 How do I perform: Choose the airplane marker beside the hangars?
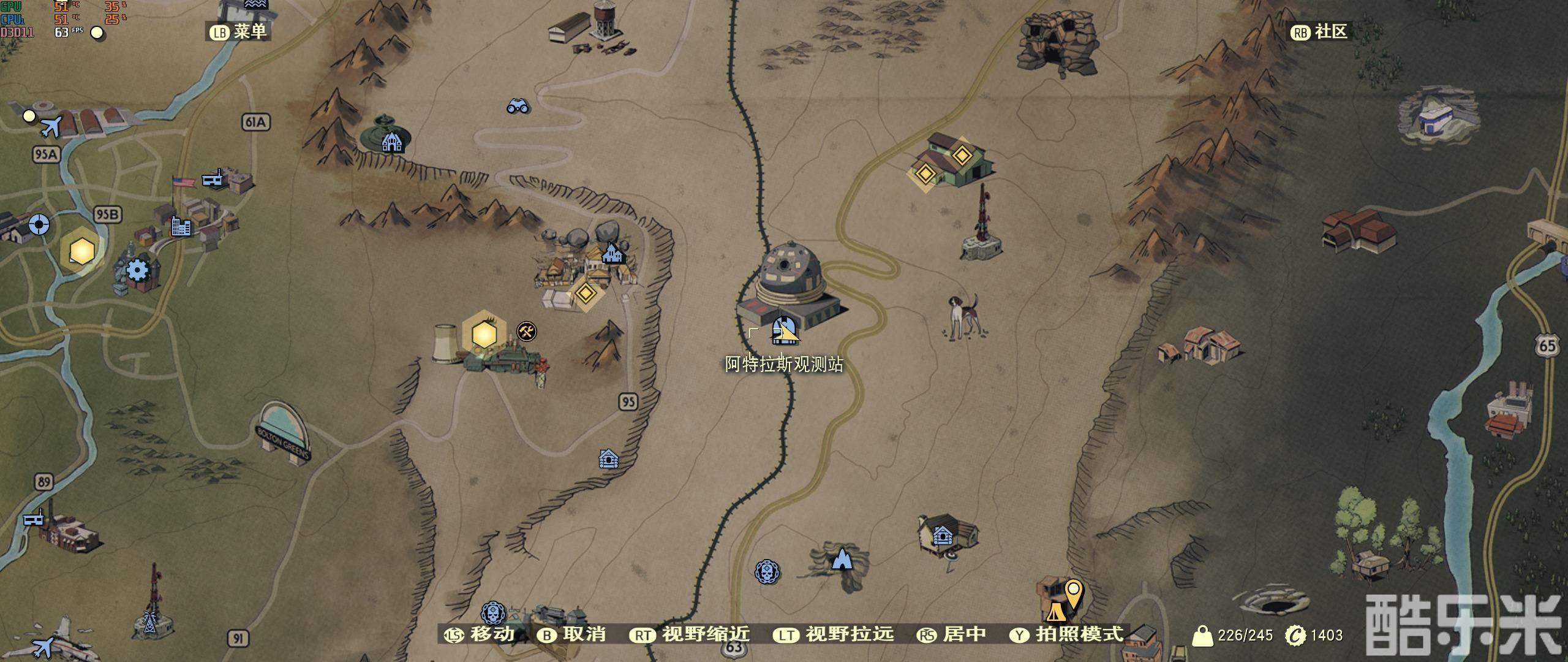pos(50,127)
